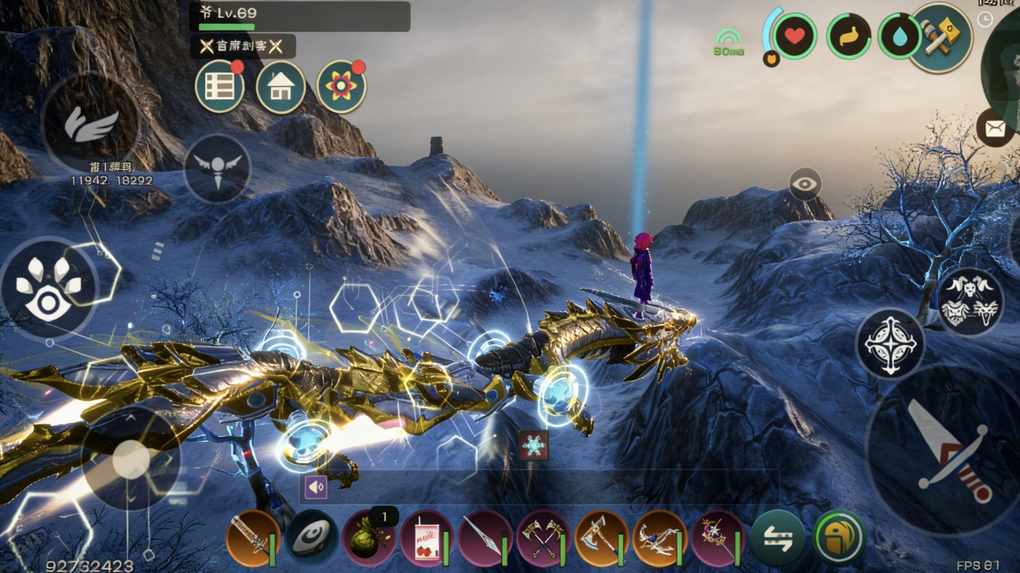This screenshot has width=1020, height=573.
Task: Open the list menu with red notification dot
Action: [219, 87]
